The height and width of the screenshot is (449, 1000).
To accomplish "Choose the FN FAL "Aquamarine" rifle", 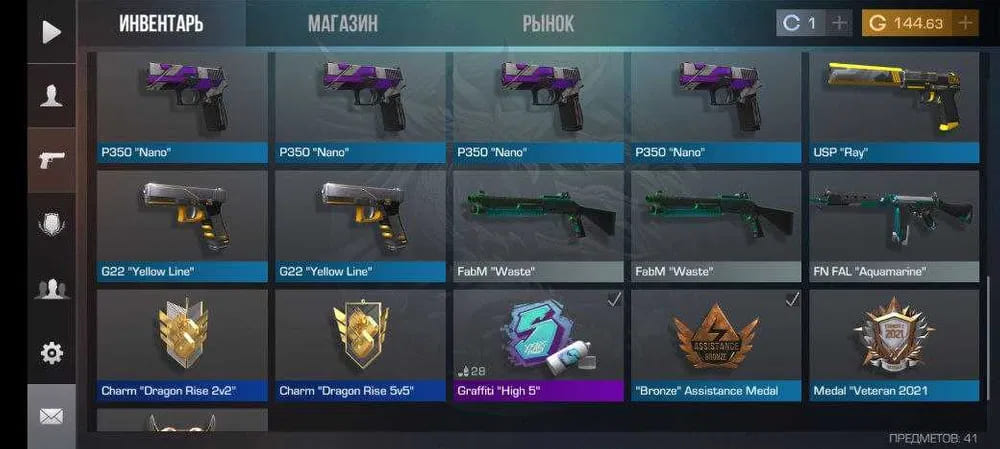I will click(894, 225).
